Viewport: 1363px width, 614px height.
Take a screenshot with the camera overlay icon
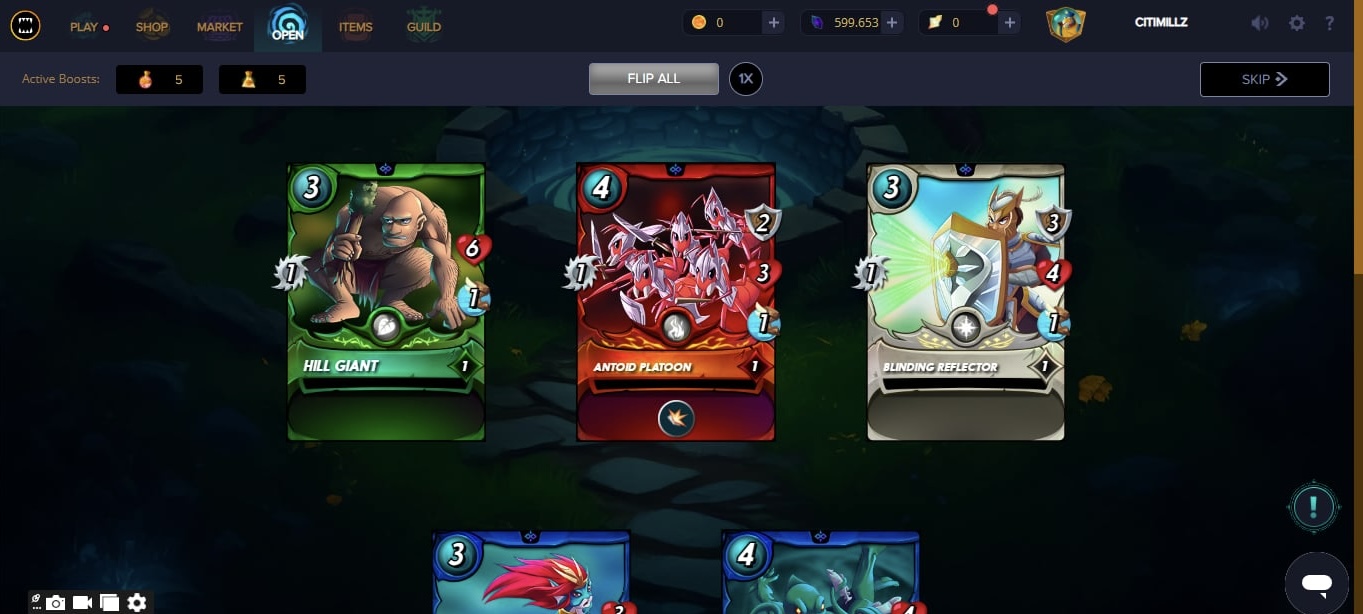click(x=56, y=602)
